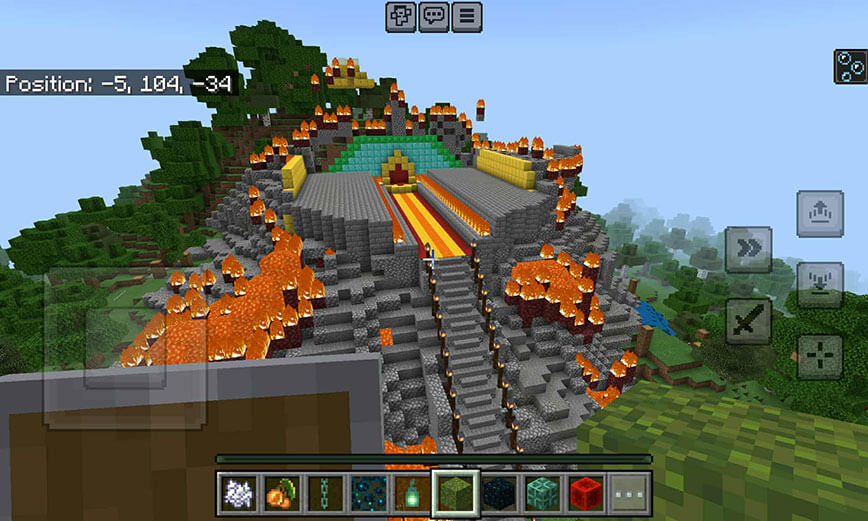Open the chat speech-bubble button
The image size is (868, 521).
(x=434, y=17)
